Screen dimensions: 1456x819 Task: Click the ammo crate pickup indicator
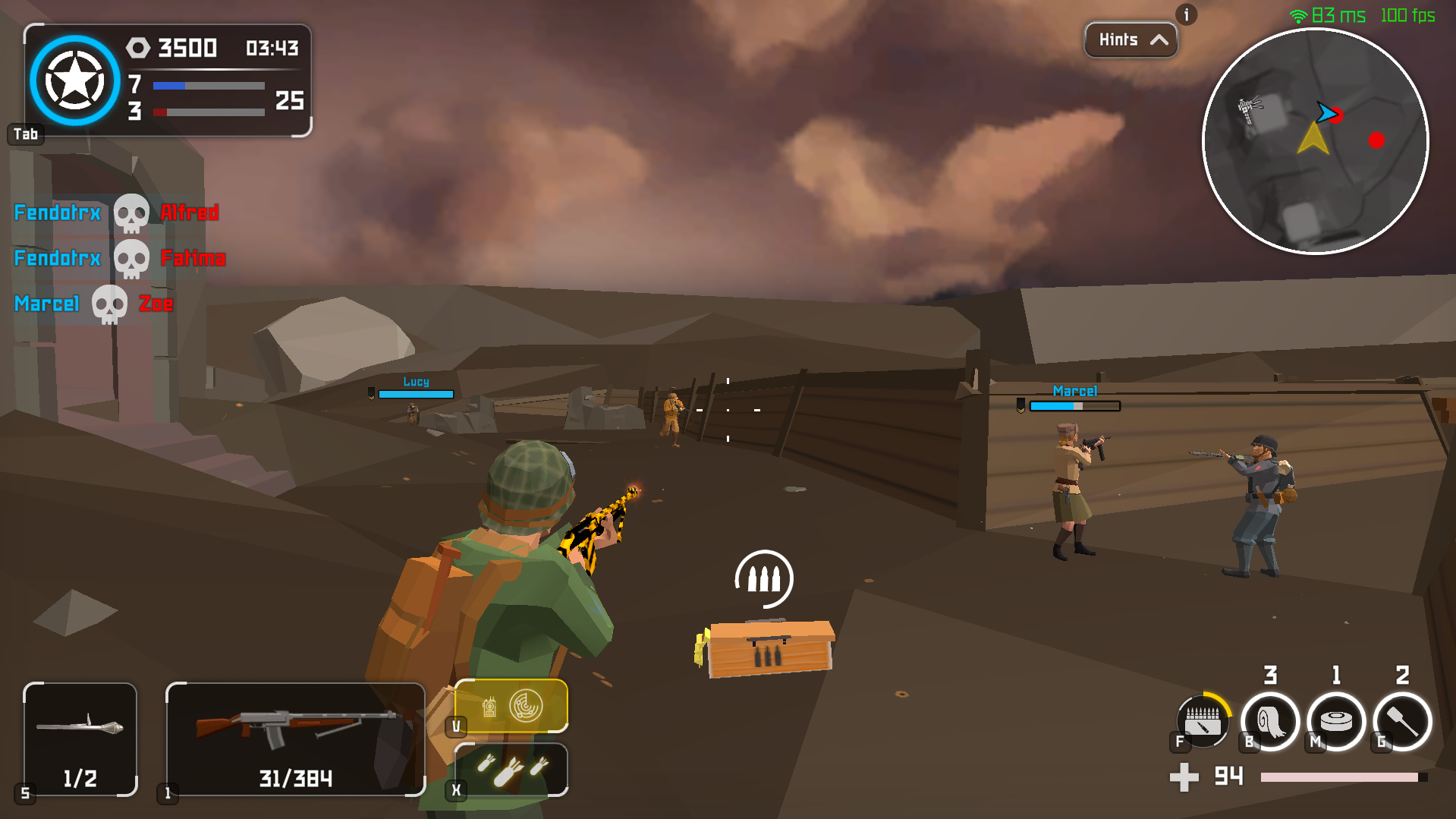pyautogui.click(x=763, y=578)
